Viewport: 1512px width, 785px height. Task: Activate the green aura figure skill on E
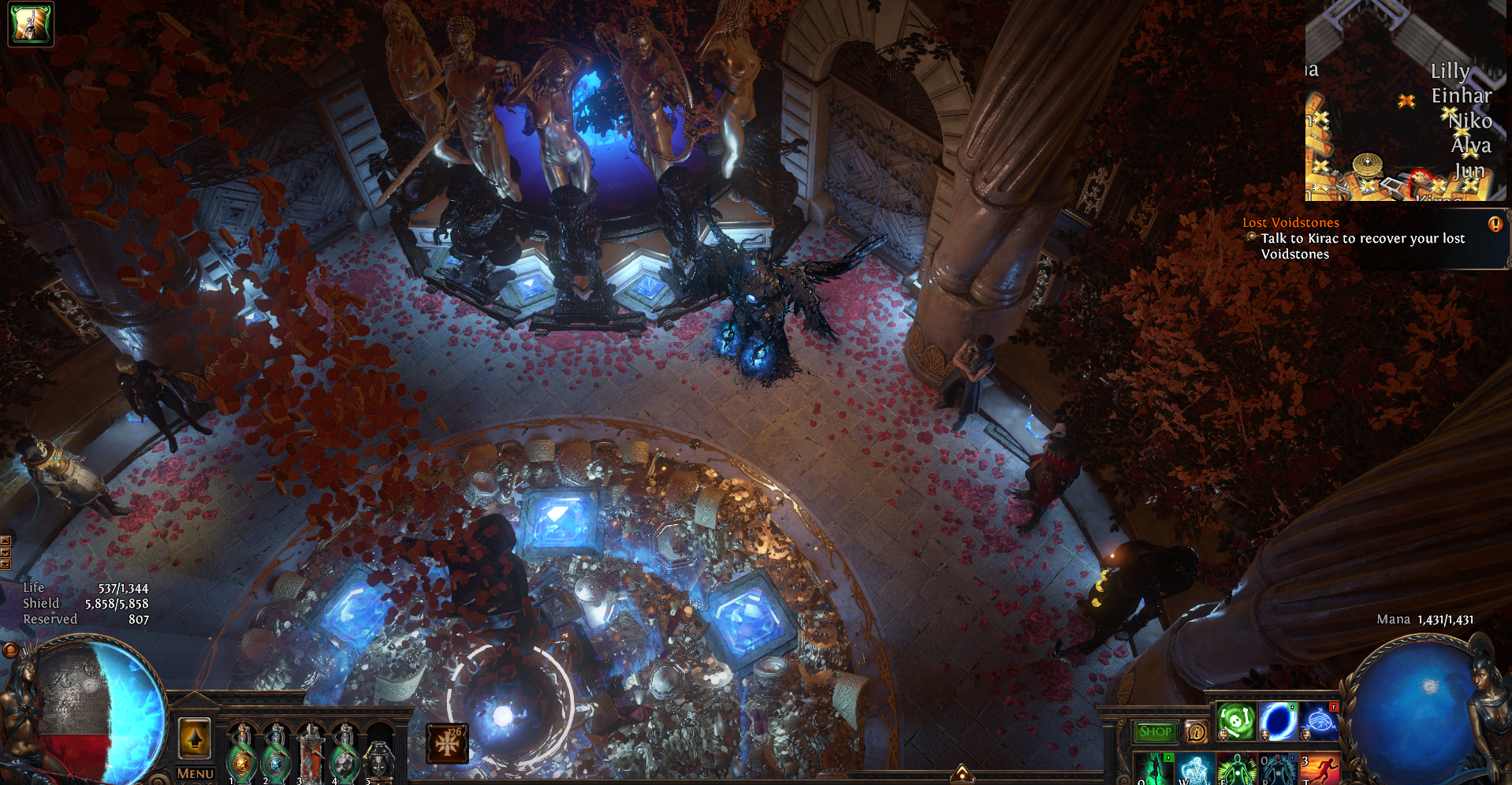tap(1236, 770)
